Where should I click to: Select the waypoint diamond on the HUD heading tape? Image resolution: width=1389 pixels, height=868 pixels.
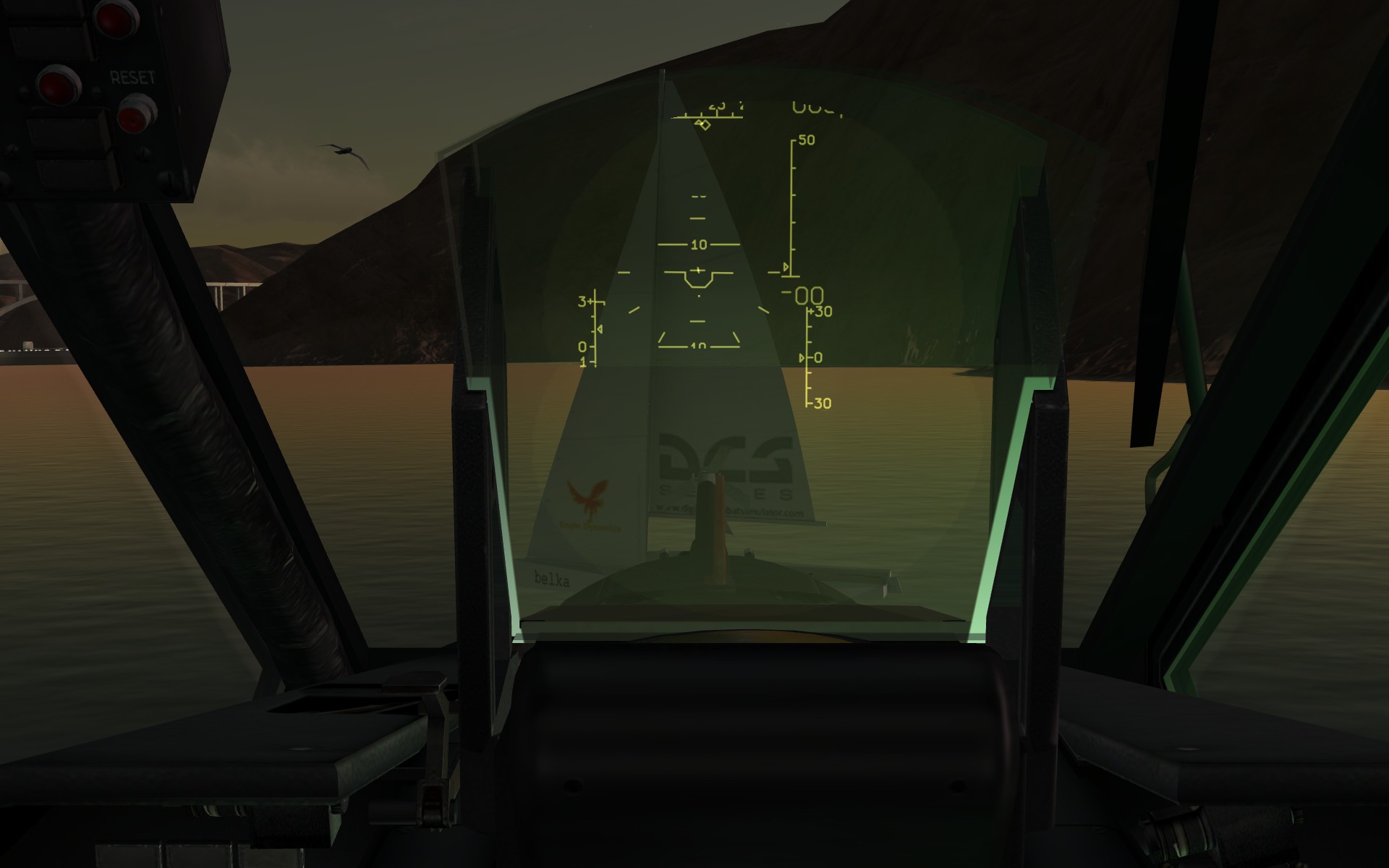point(705,124)
